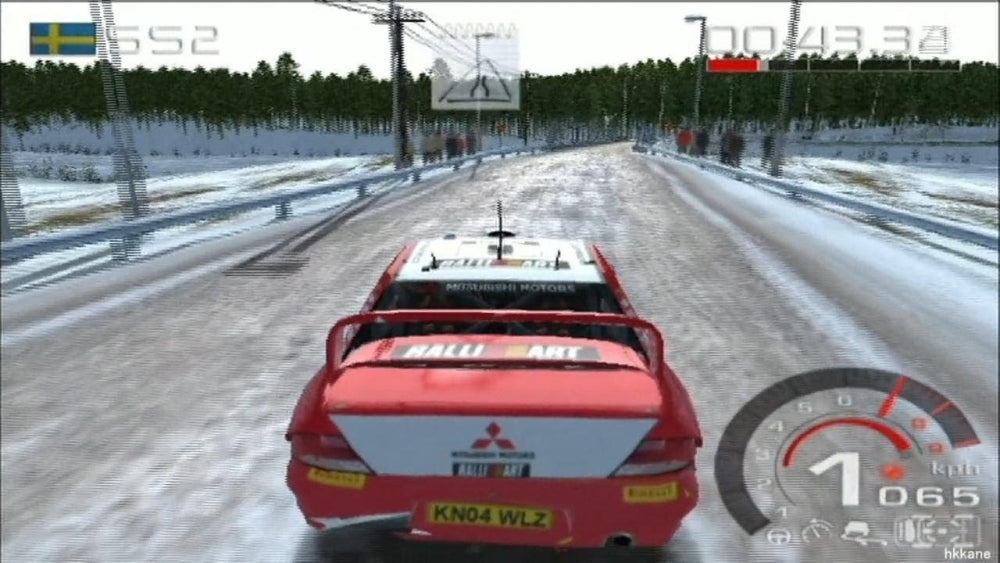
Task: Click the Swedish flag icon
Action: click(x=63, y=39)
